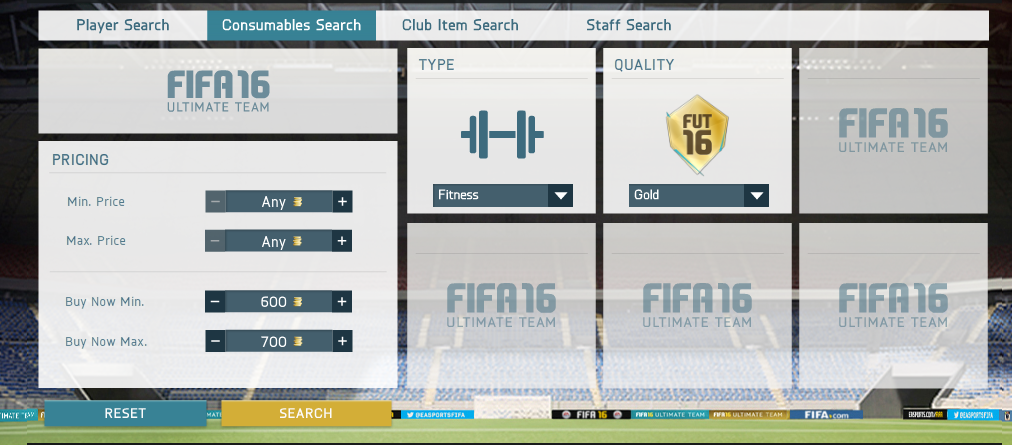1012x445 pixels.
Task: Click the Buy Now Min. 600 field
Action: coord(278,302)
